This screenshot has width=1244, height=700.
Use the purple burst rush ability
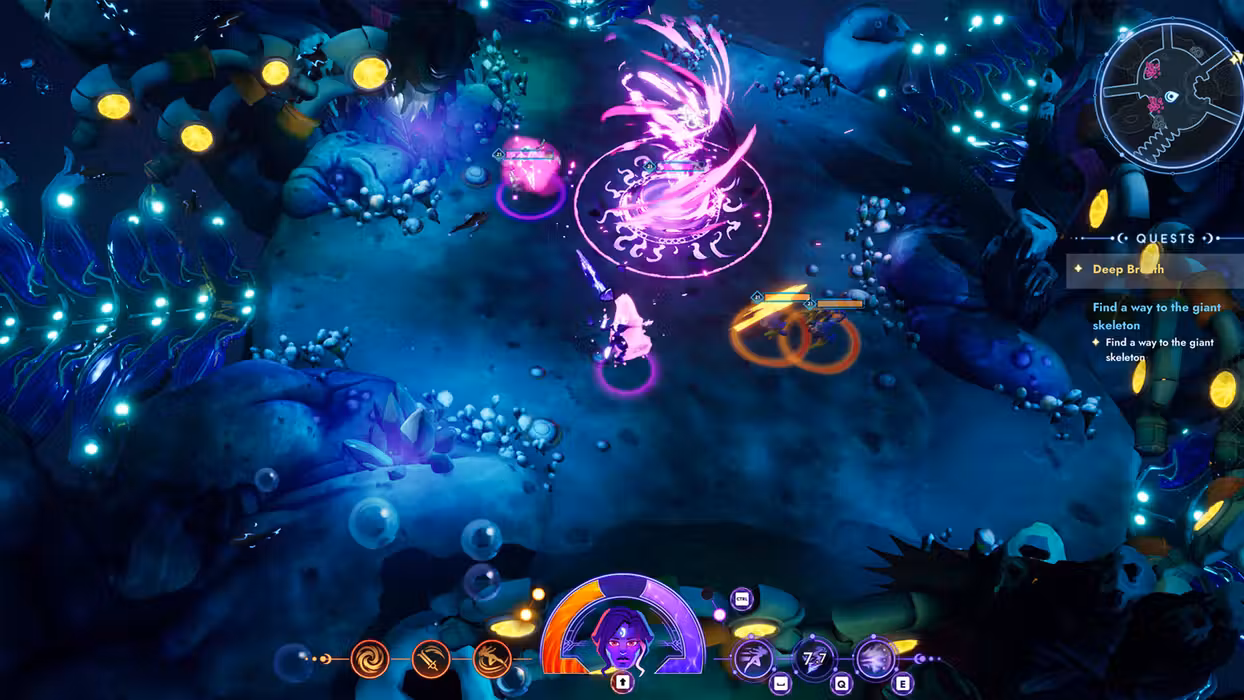pos(875,659)
